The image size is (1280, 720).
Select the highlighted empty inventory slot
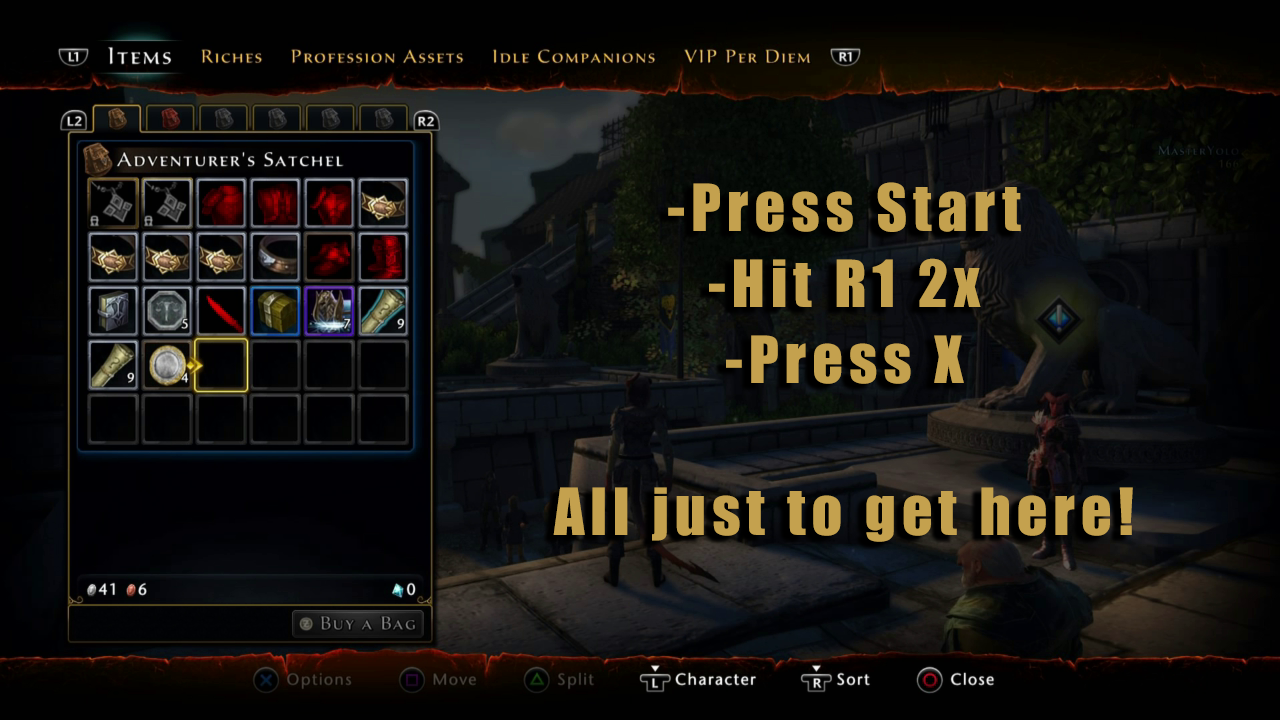221,365
